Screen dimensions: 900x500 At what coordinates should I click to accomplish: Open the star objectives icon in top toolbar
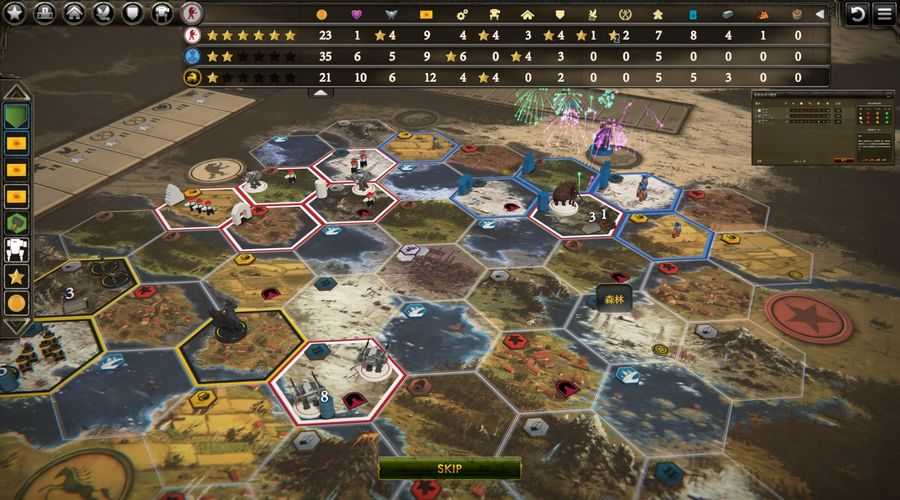pyautogui.click(x=14, y=13)
